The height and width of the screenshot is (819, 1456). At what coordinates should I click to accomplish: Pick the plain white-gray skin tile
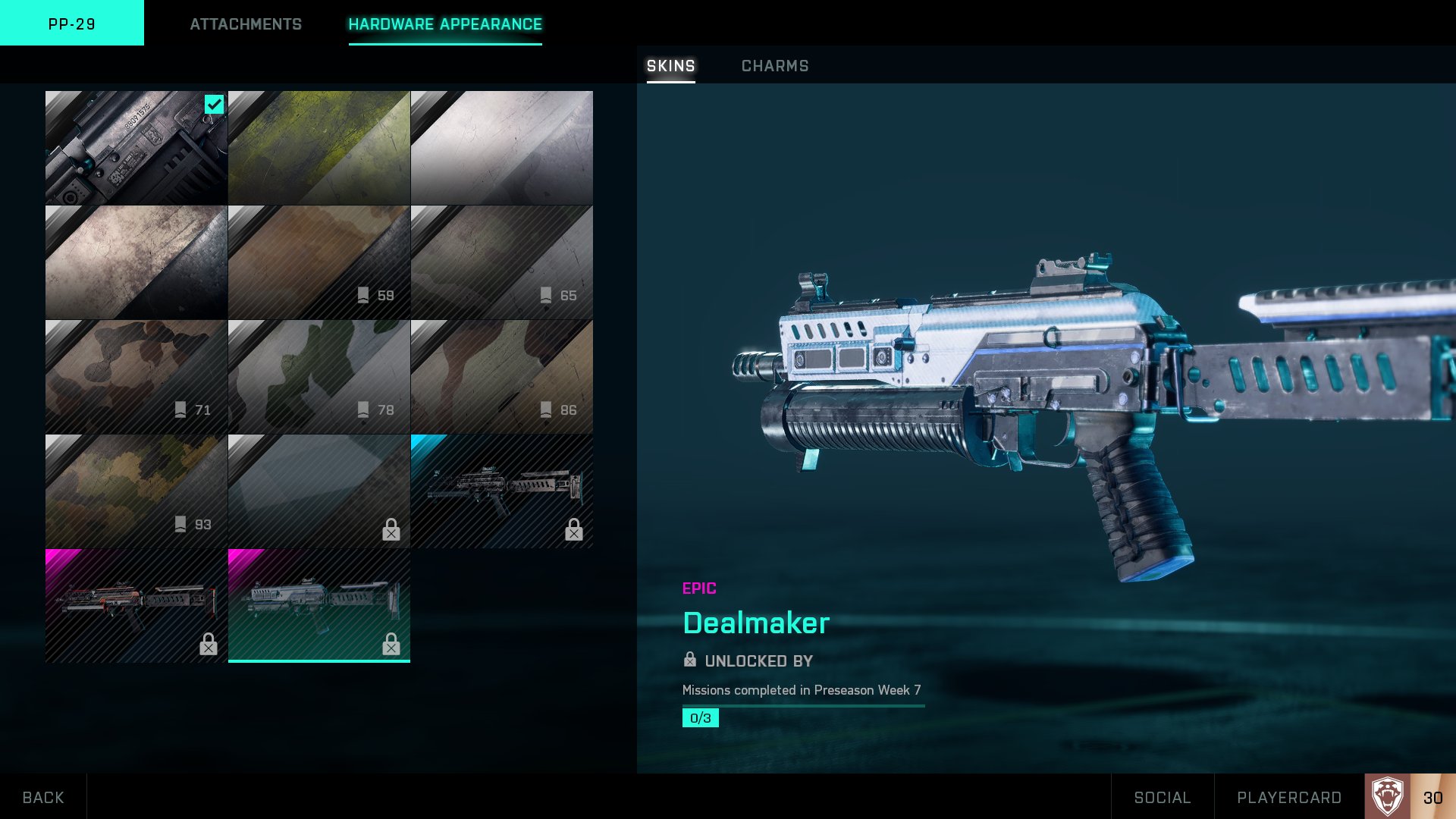tap(502, 148)
